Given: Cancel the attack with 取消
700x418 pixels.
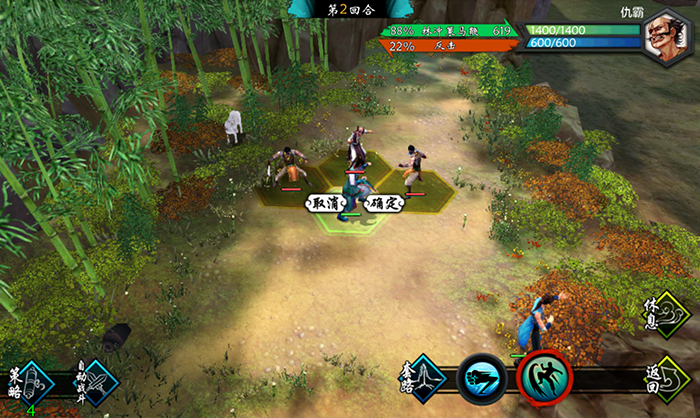Looking at the screenshot, I should point(325,203).
